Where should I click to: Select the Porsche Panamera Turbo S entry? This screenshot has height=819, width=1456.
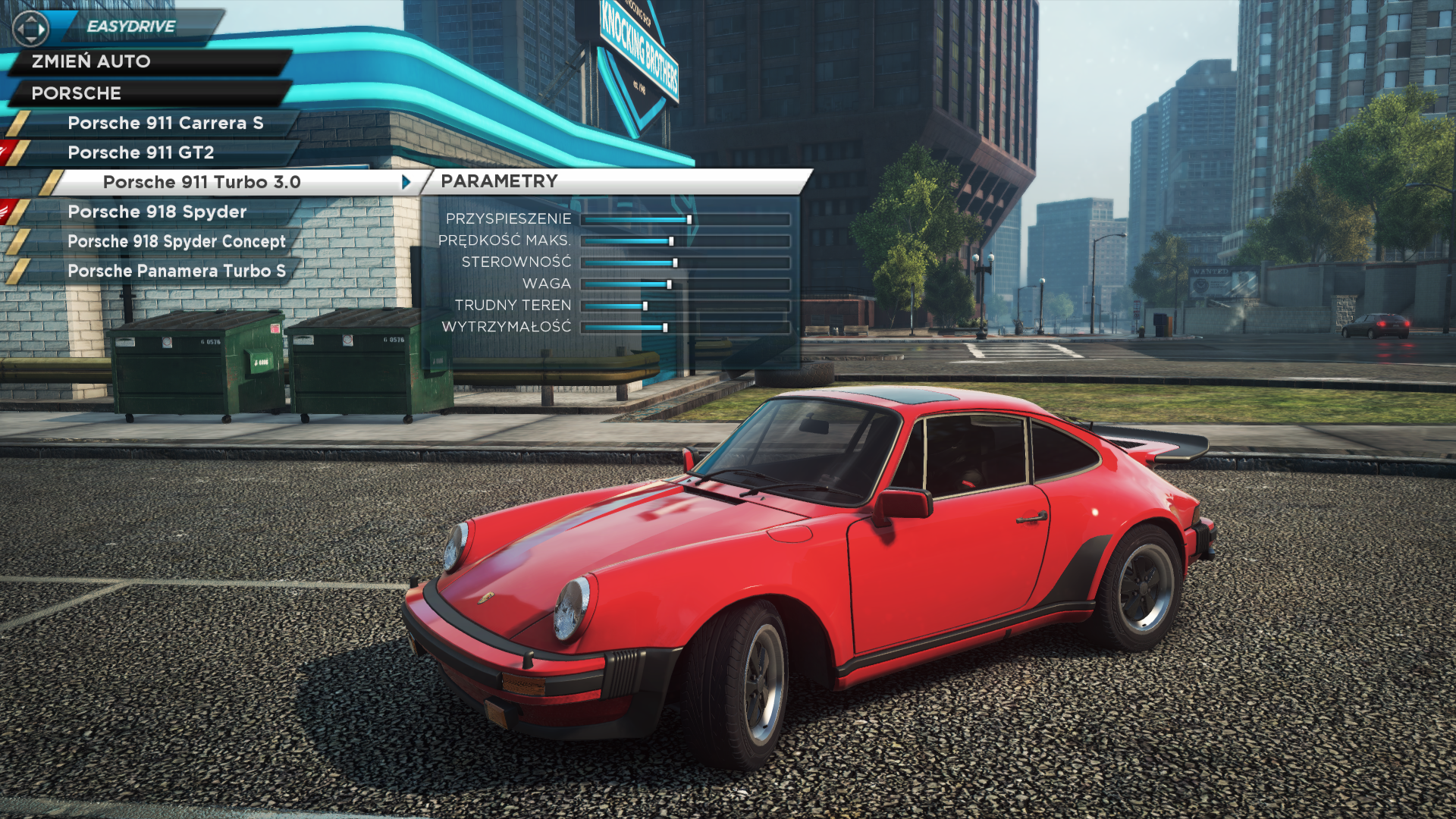pyautogui.click(x=177, y=271)
